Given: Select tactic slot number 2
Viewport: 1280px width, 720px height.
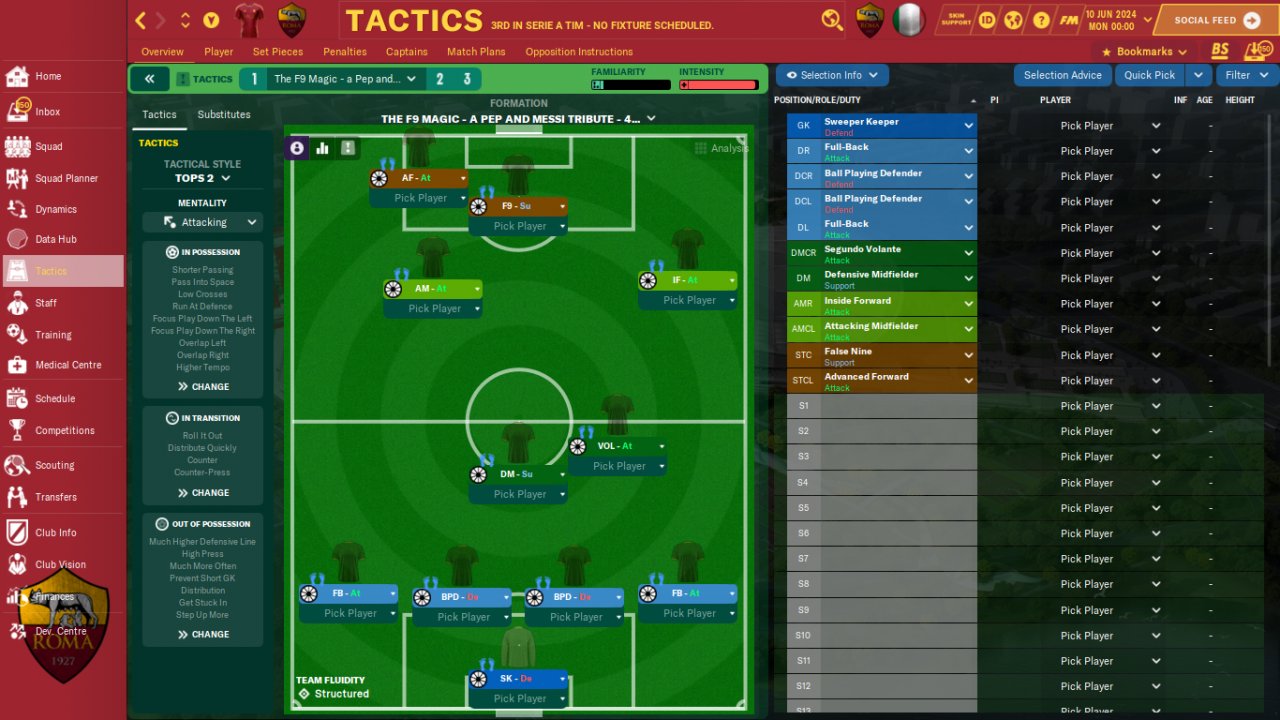Looking at the screenshot, I should point(439,79).
